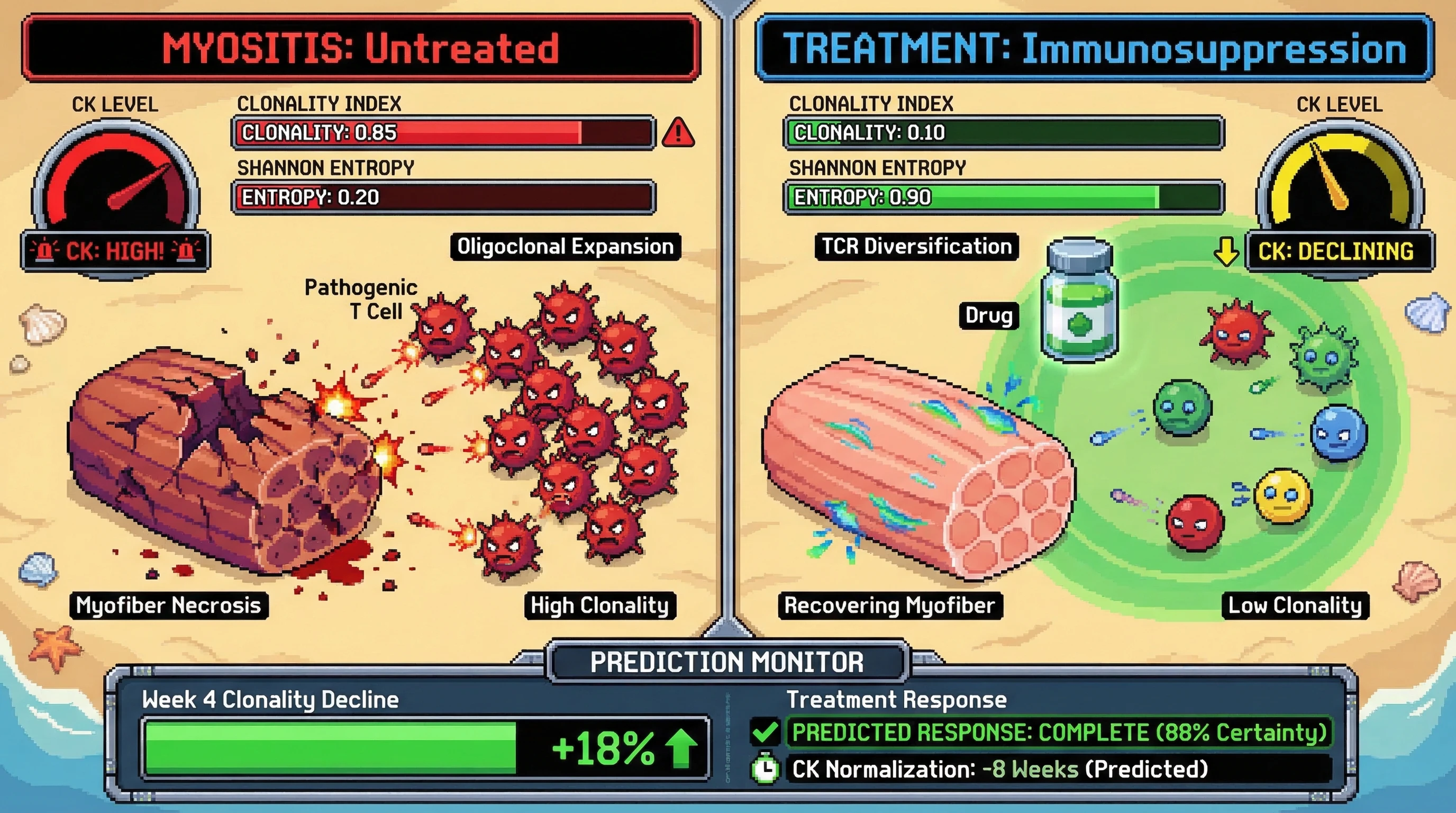
Task: Select the TCR Diversification label
Action: click(916, 247)
